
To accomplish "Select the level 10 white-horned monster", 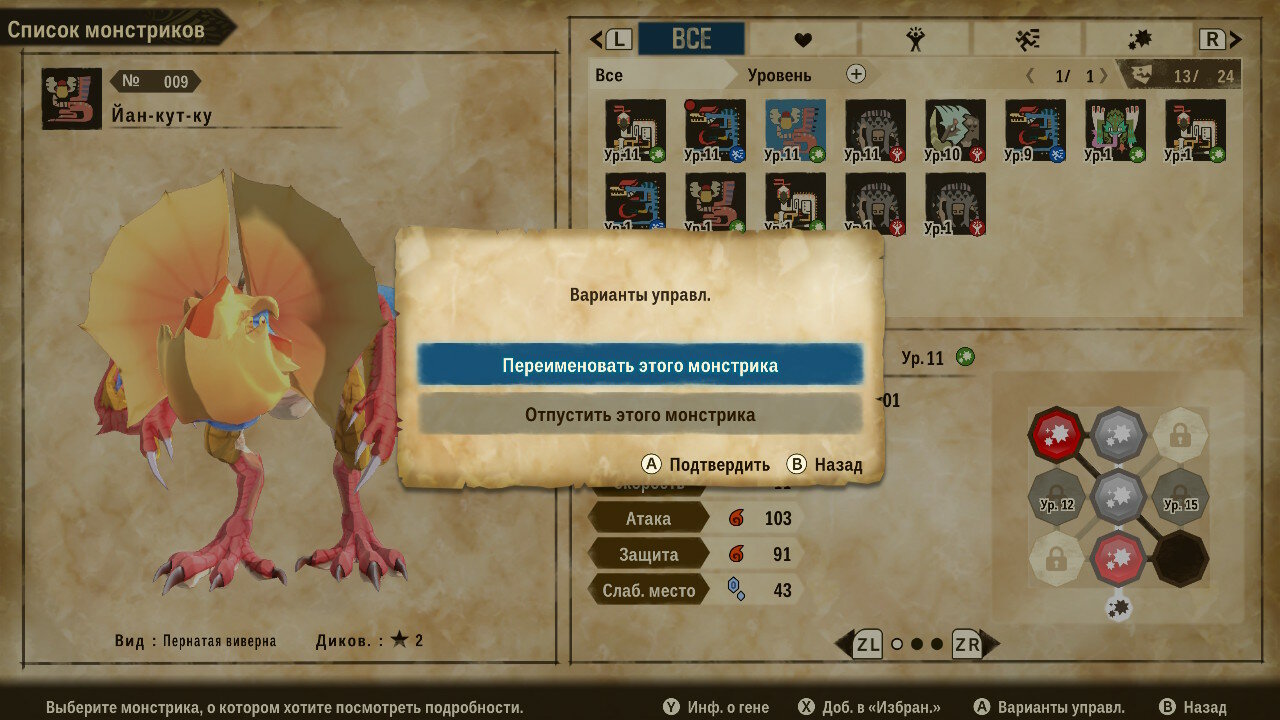I will [955, 130].
